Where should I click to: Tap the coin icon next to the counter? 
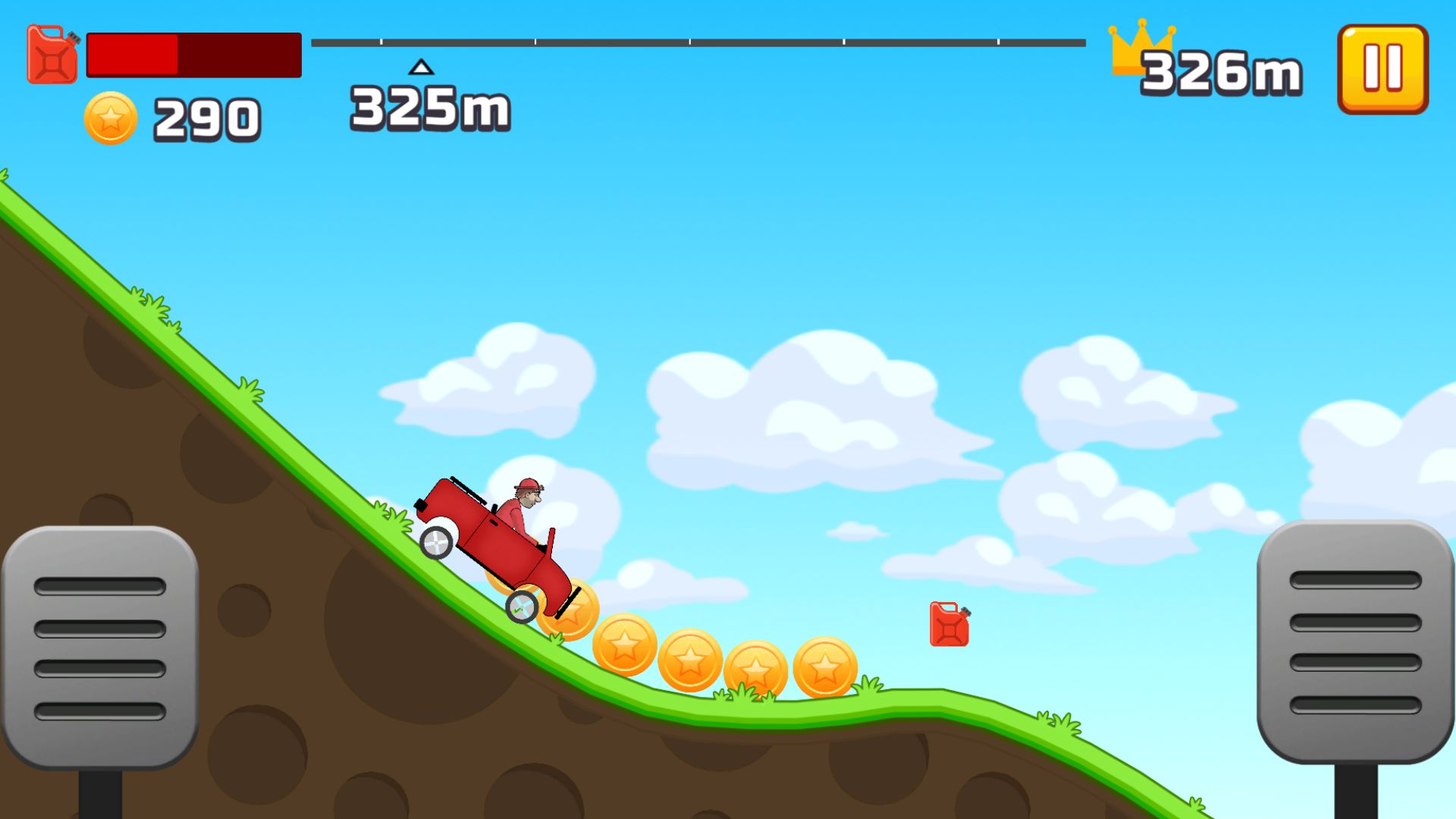[x=111, y=118]
